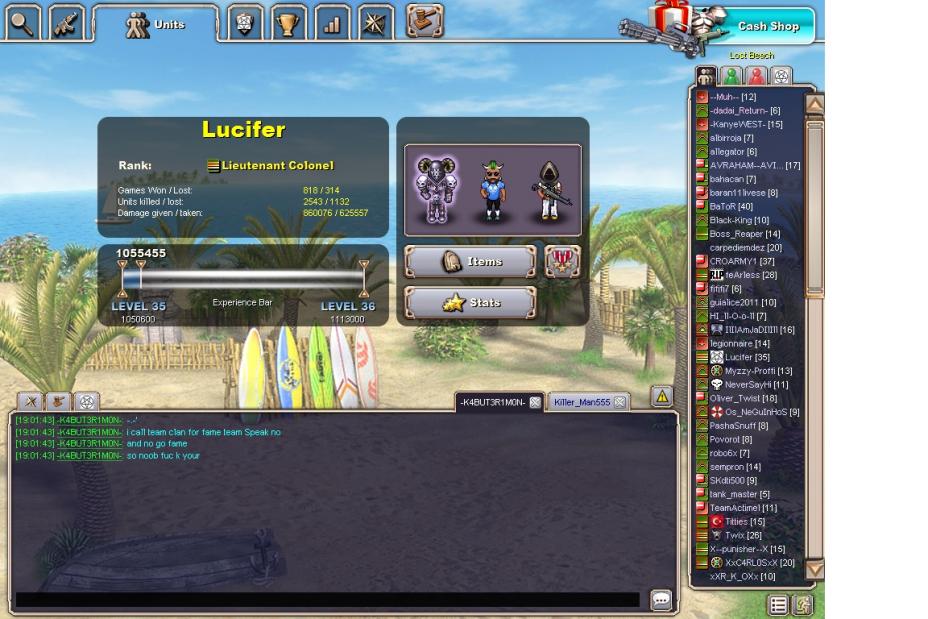Show the Stats panel

click(x=470, y=303)
